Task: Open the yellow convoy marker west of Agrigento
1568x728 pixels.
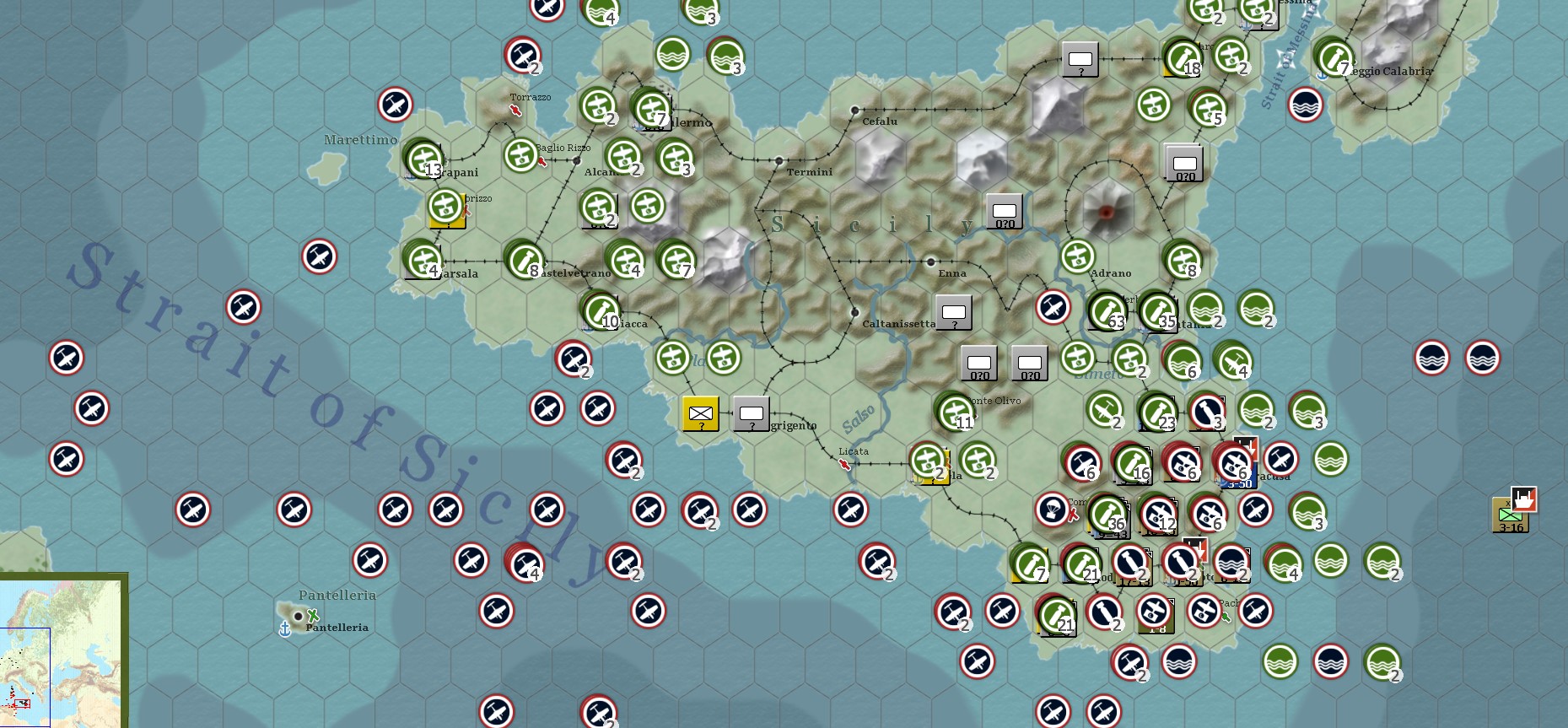Action: coord(699,413)
